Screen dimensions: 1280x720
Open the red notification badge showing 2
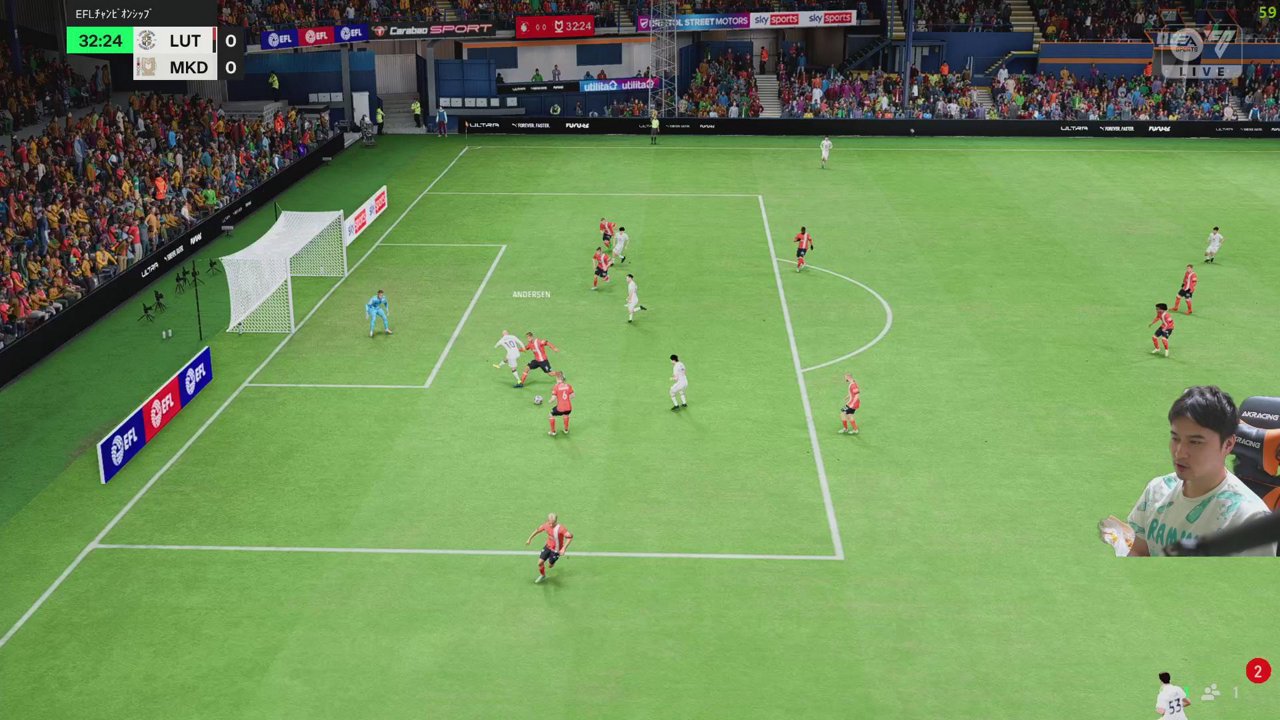[x=1257, y=671]
